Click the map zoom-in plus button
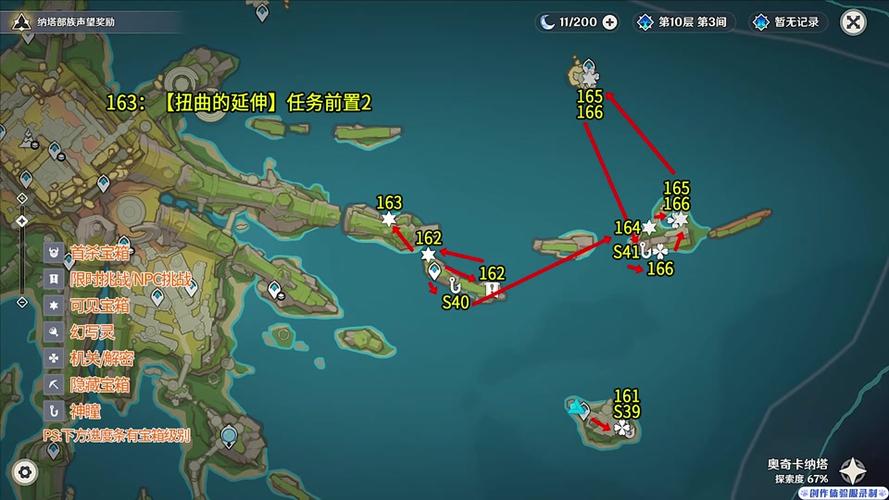889x500 pixels. point(22,198)
